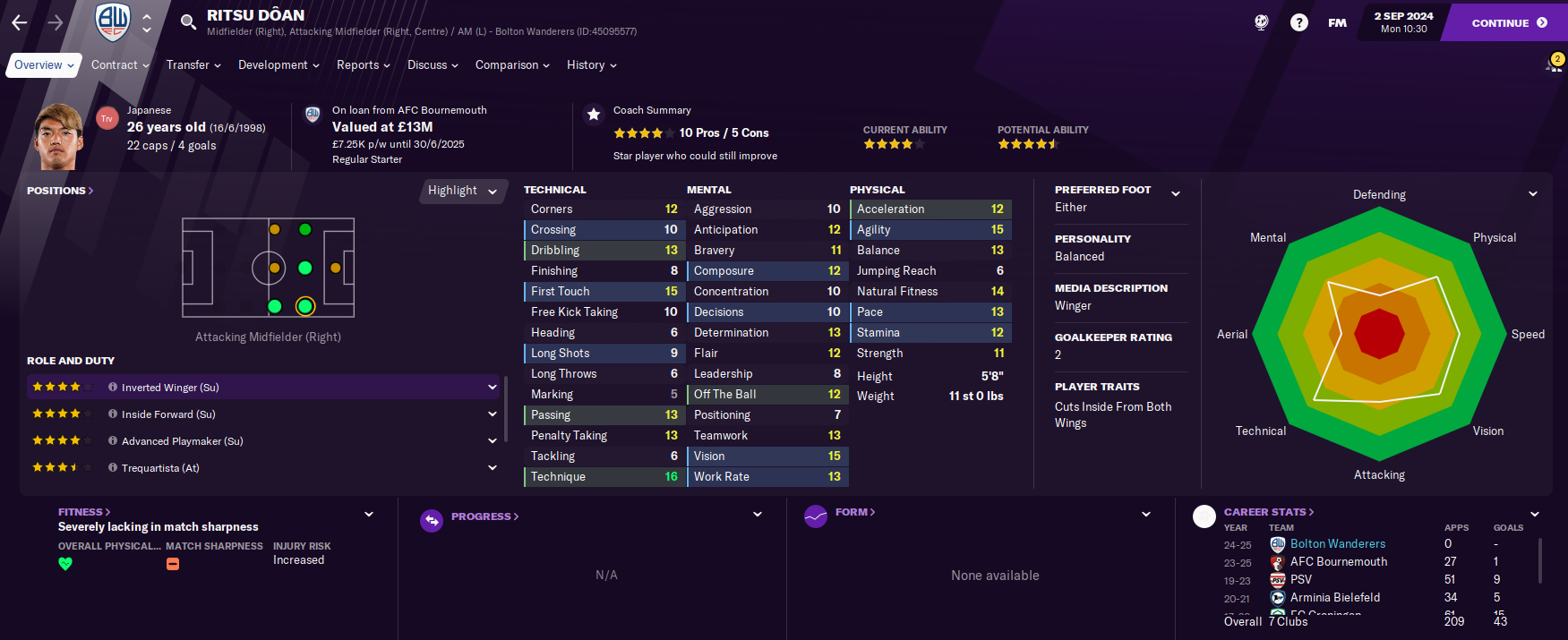Screen dimensions: 1568x640
Task: Open the Overview tab dropdown
Action: tap(44, 65)
